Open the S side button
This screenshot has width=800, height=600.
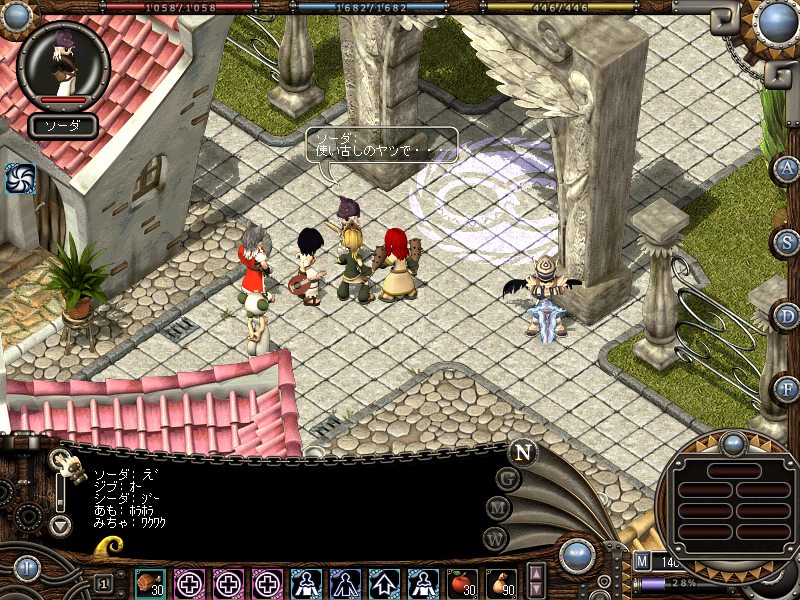coord(788,242)
